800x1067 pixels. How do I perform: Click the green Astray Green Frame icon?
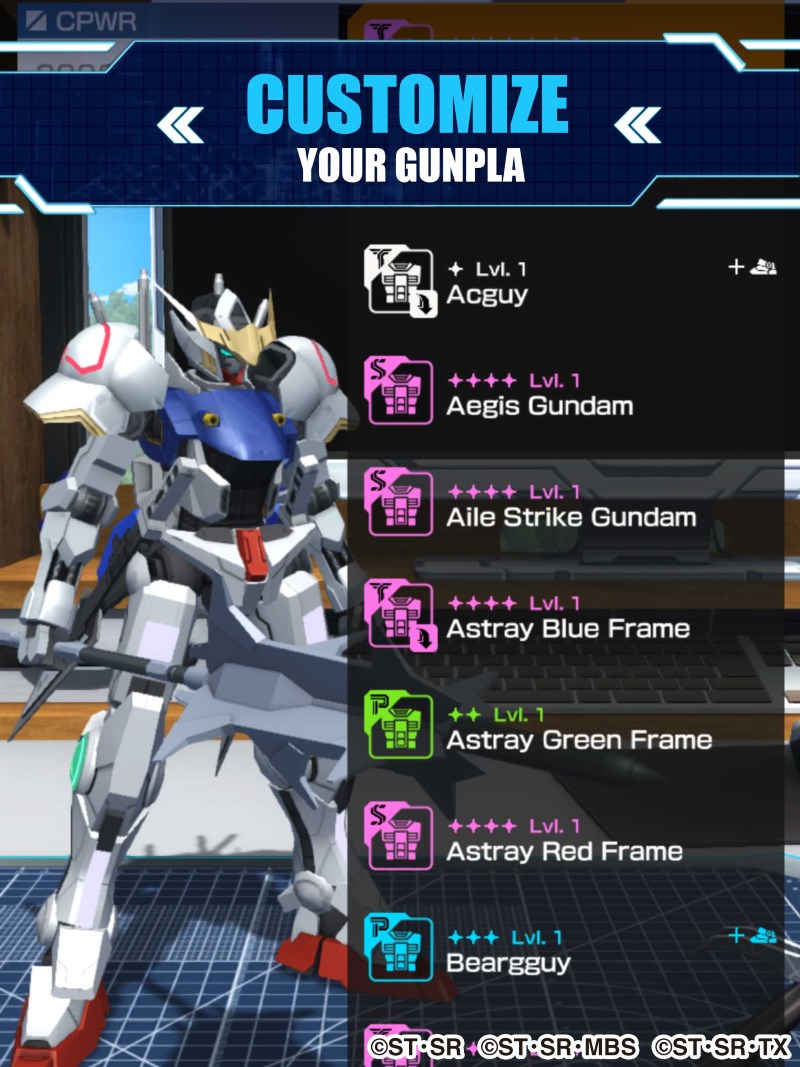(x=400, y=727)
